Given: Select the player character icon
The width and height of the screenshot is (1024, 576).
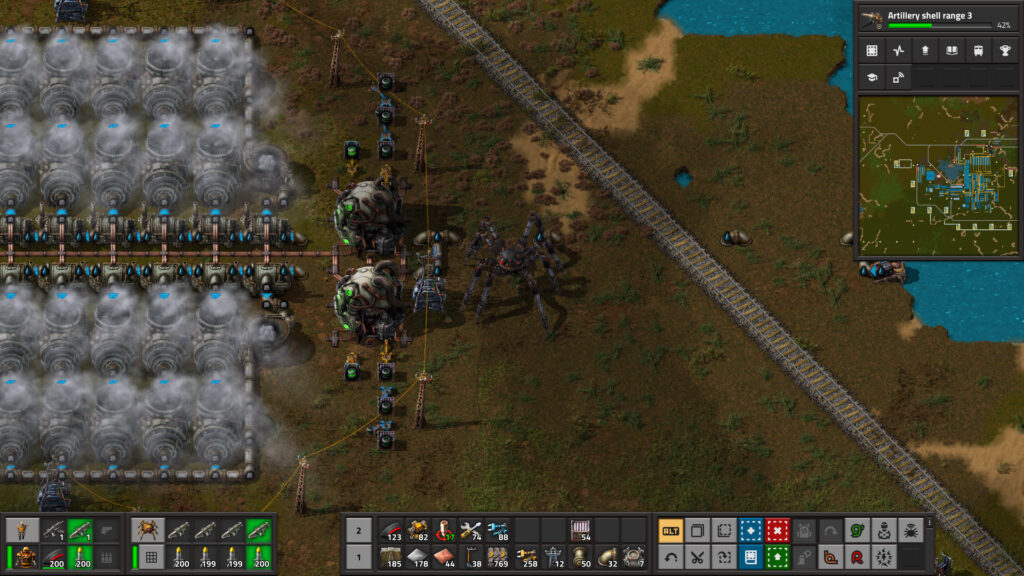Looking at the screenshot, I should tap(23, 530).
